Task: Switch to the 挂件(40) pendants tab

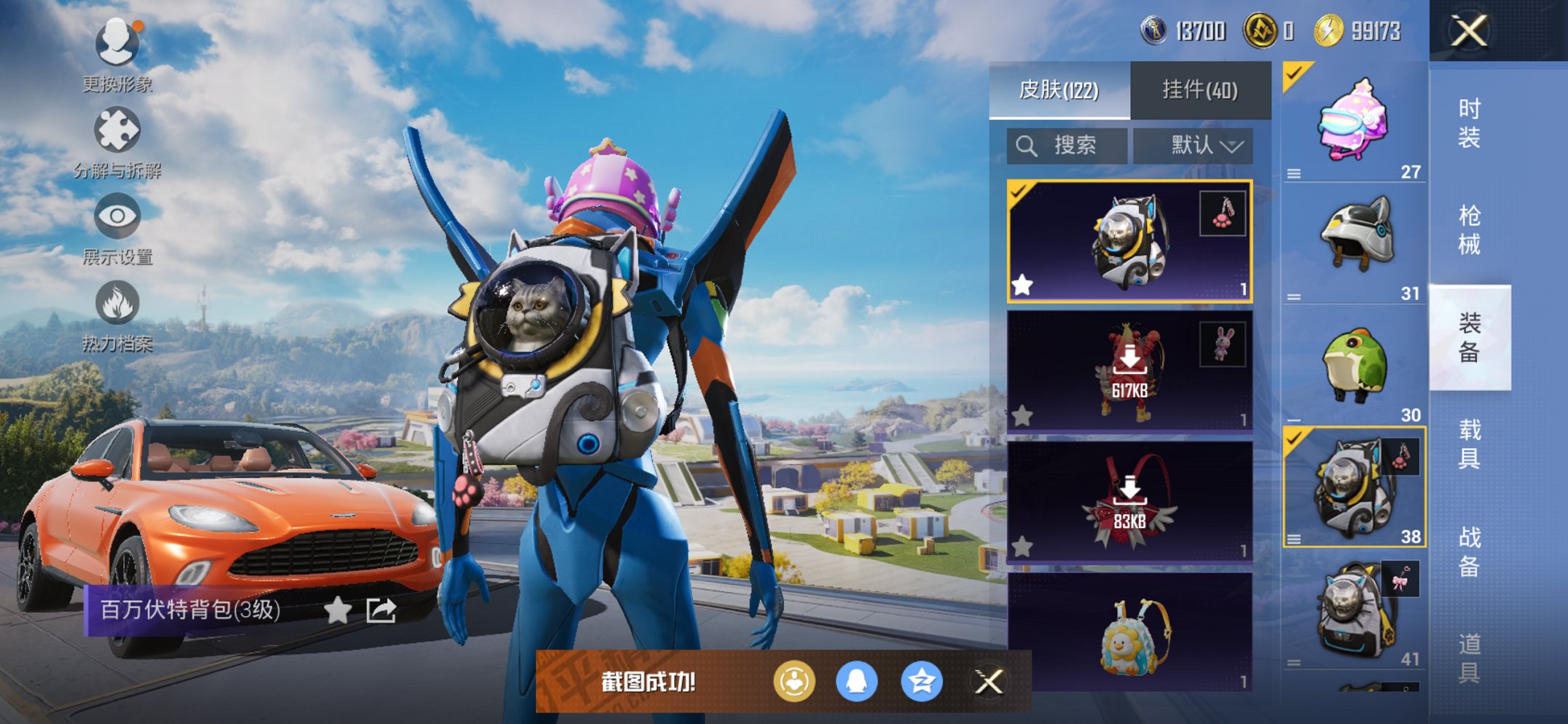Action: point(1201,90)
